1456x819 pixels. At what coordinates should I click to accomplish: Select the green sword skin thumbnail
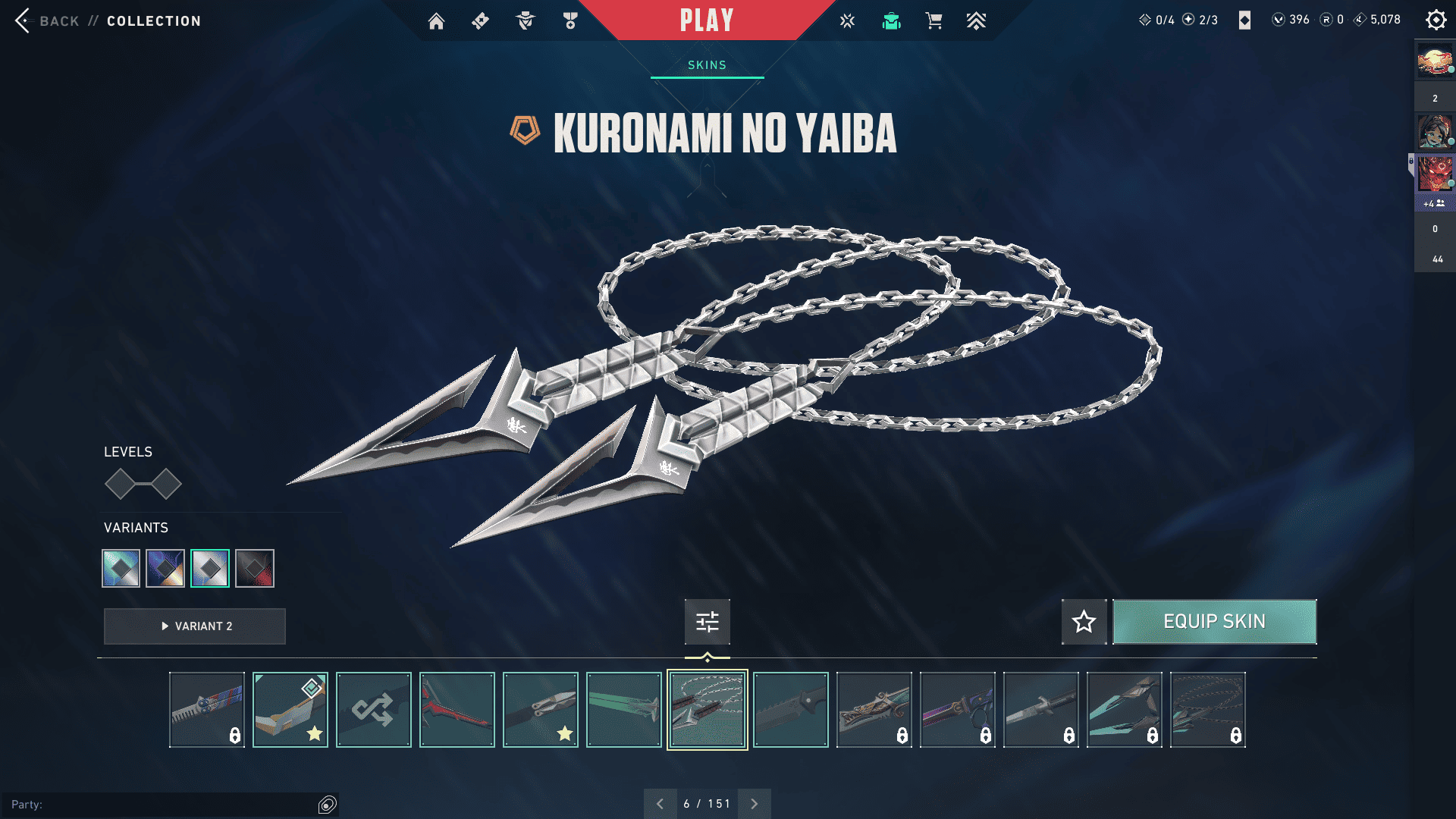pos(624,710)
